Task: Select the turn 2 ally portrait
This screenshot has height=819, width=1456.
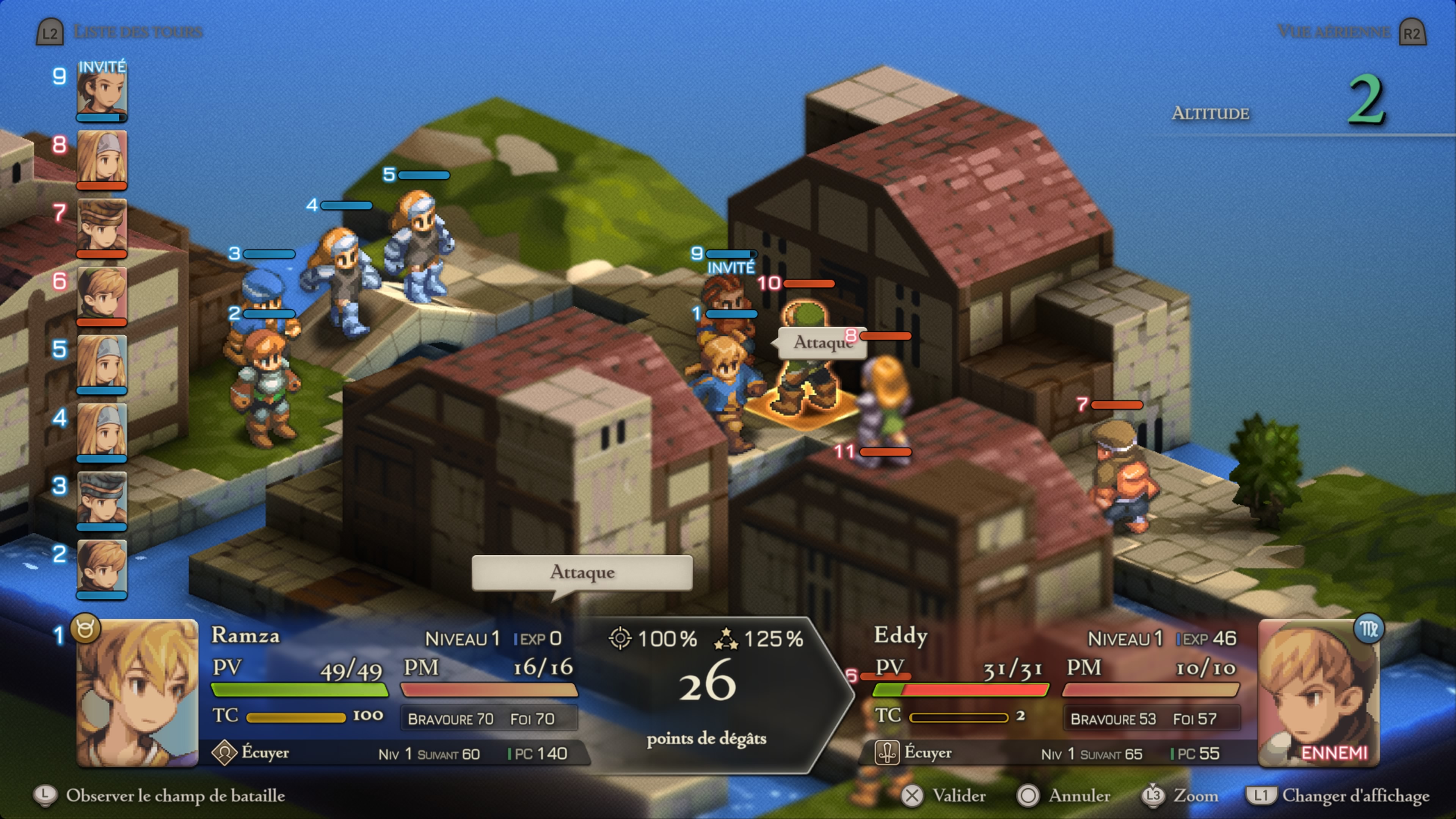Action: [102, 566]
